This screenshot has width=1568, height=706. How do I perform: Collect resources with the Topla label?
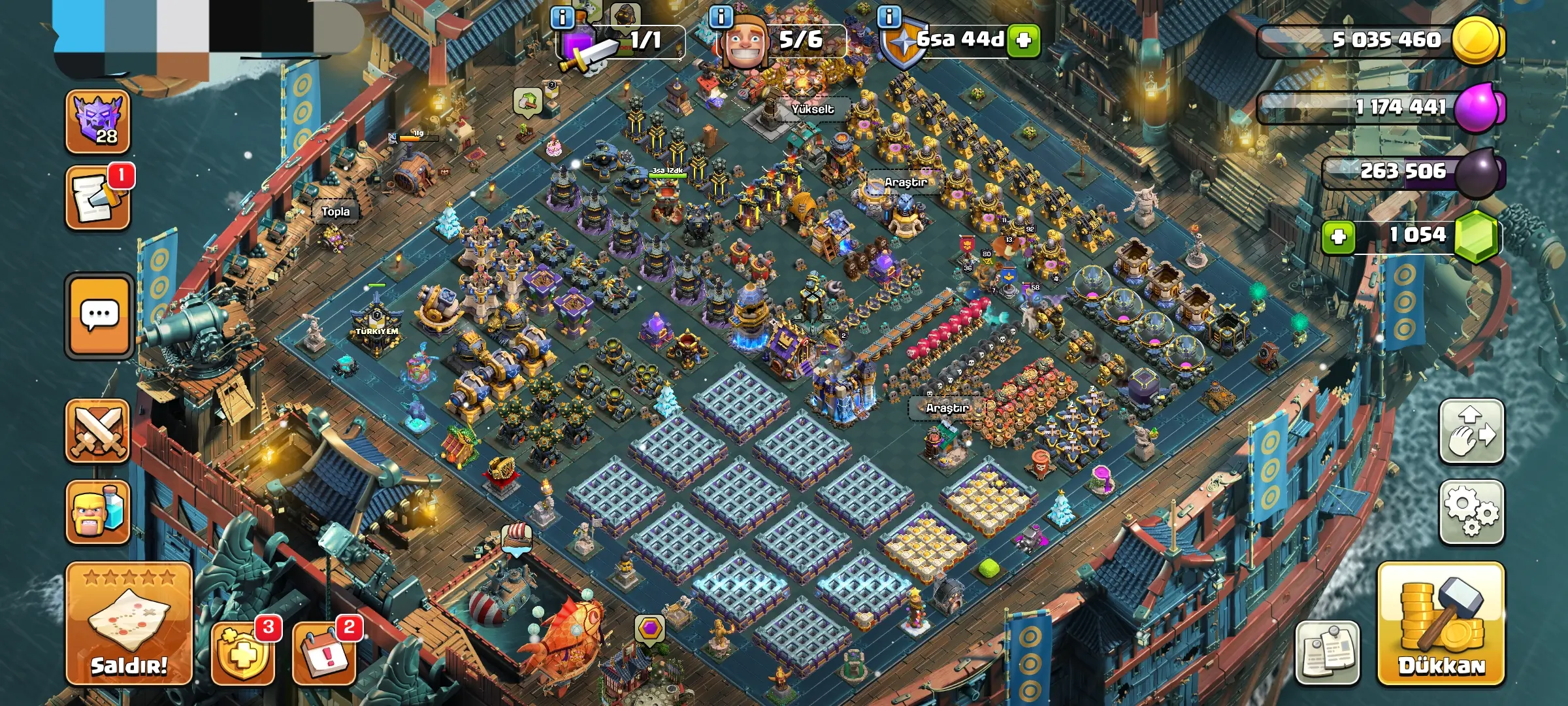(x=335, y=212)
